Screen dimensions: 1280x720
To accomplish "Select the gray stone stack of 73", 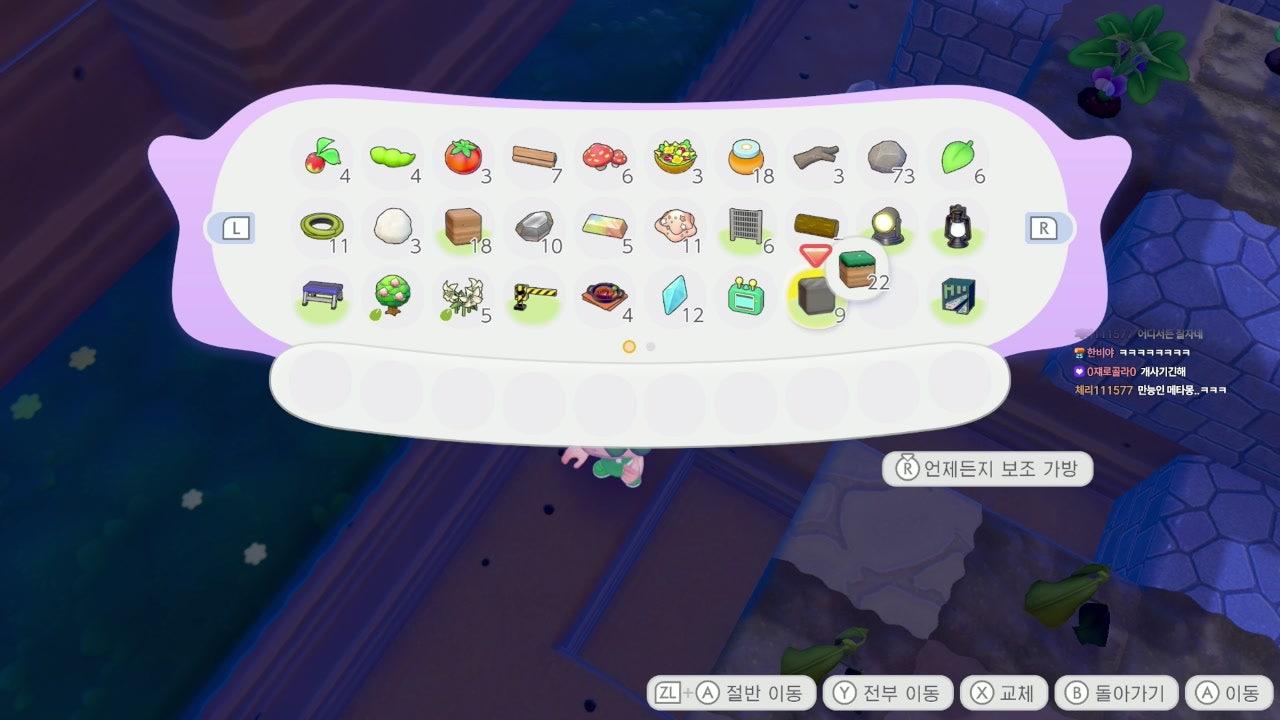I will click(886, 157).
